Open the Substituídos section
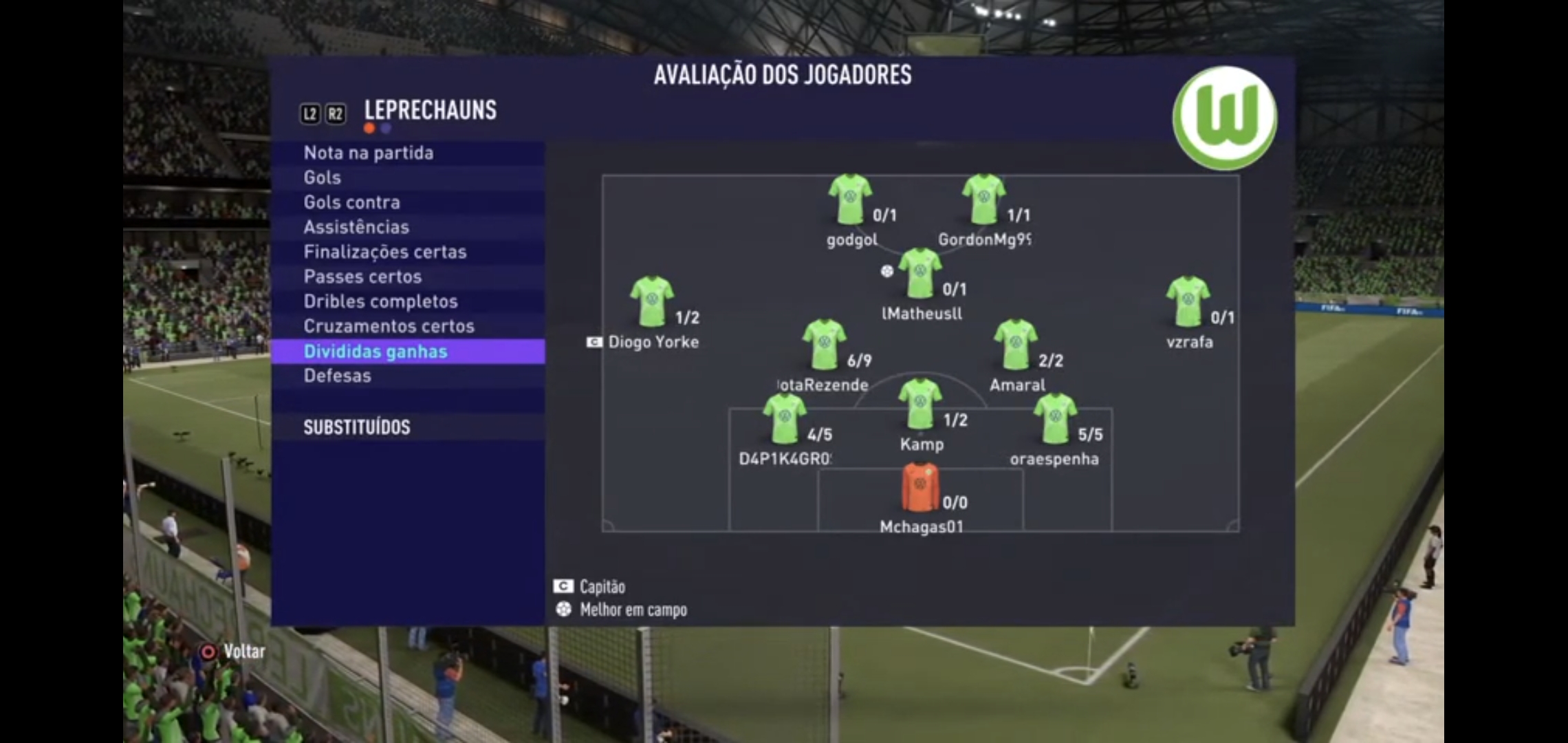Viewport: 1568px width, 743px height. coord(357,427)
